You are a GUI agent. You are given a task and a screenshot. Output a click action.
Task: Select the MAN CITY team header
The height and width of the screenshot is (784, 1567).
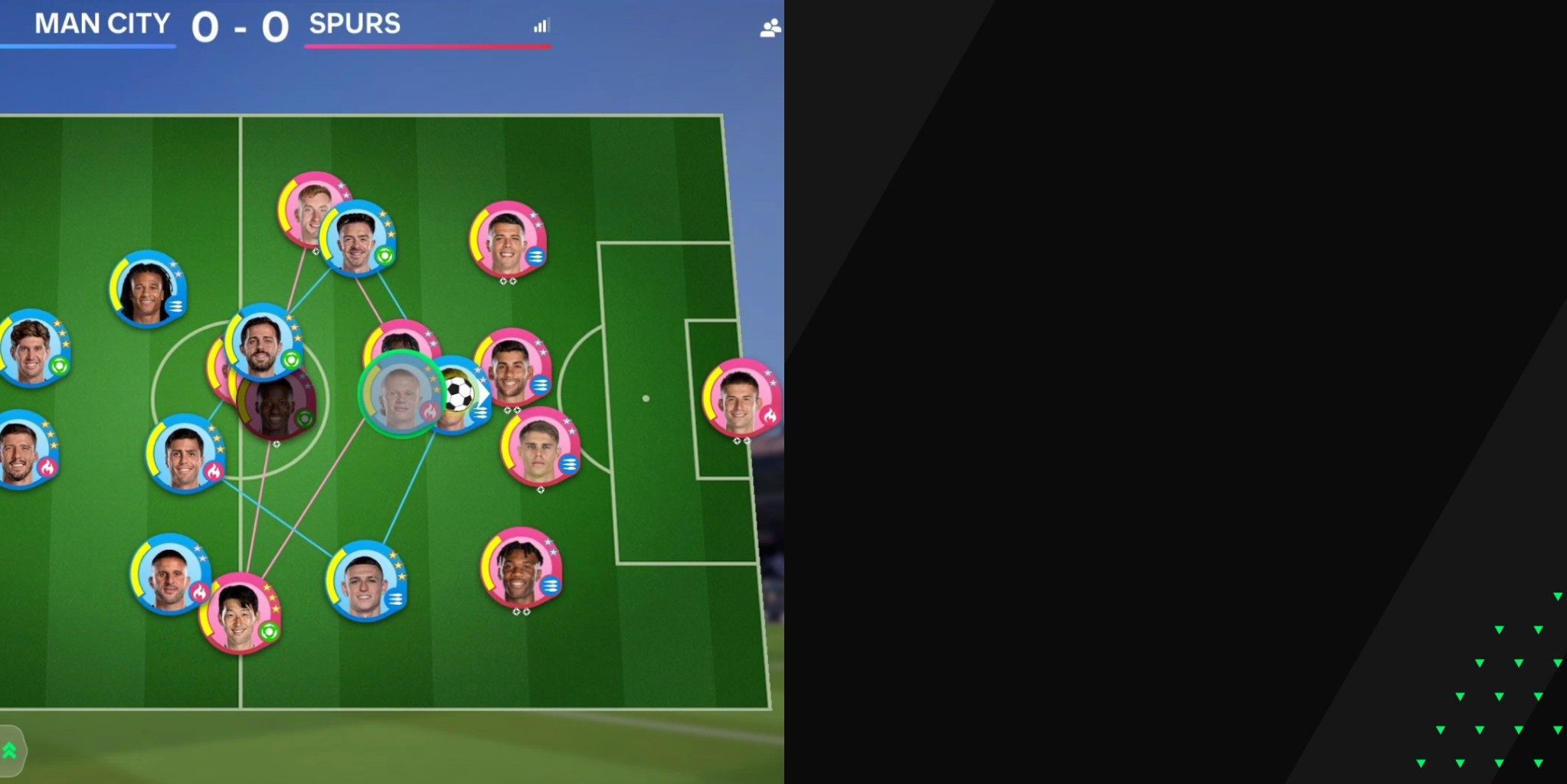coord(100,24)
